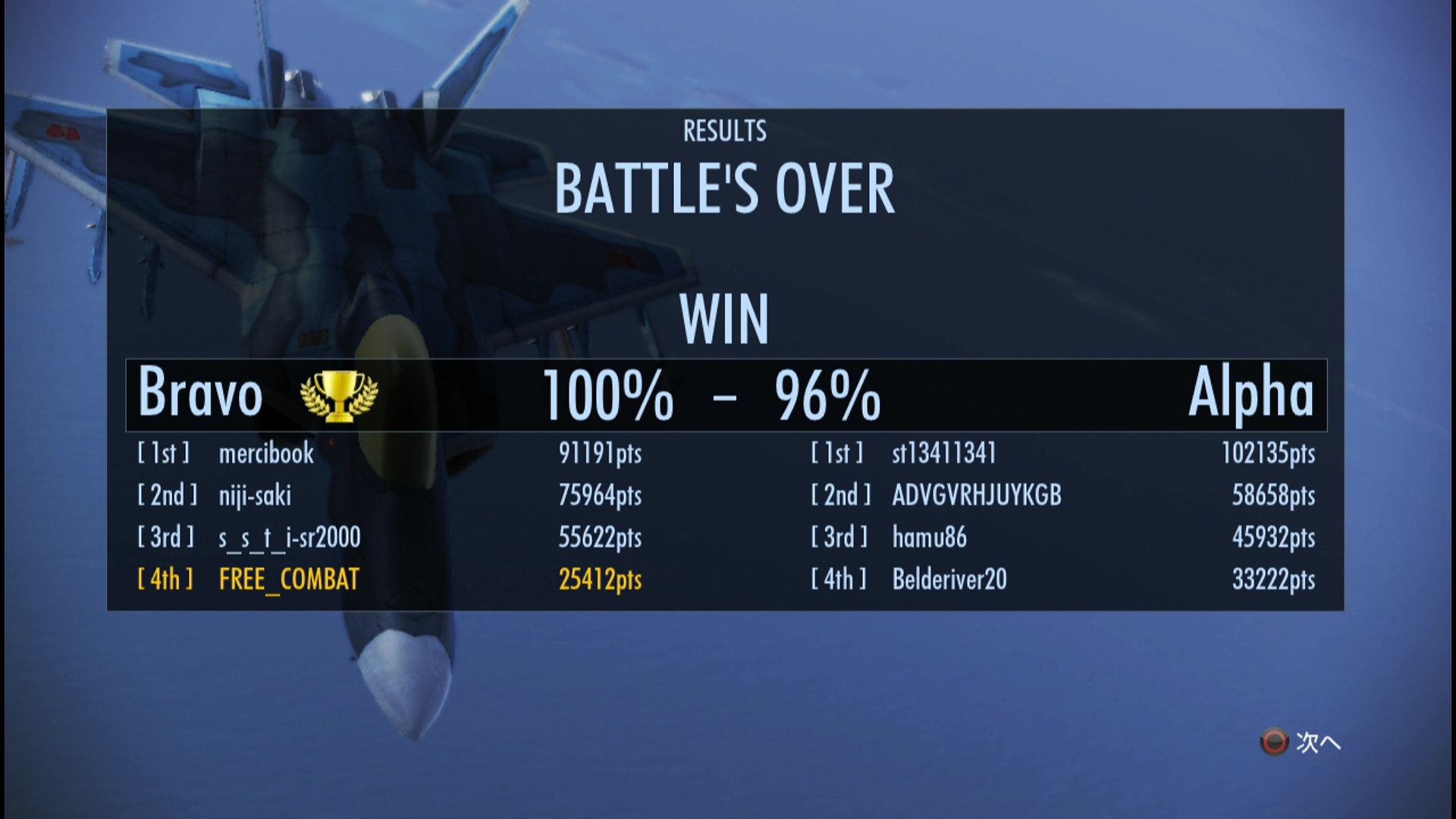Choose the niji-saki player row
The image size is (1456, 819).
click(255, 496)
